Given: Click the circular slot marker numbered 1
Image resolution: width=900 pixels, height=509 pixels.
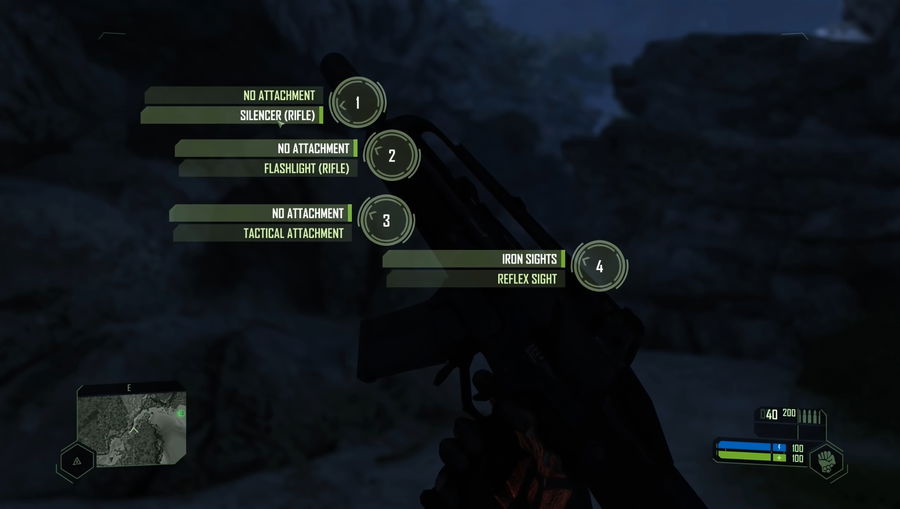Looking at the screenshot, I should pyautogui.click(x=357, y=102).
